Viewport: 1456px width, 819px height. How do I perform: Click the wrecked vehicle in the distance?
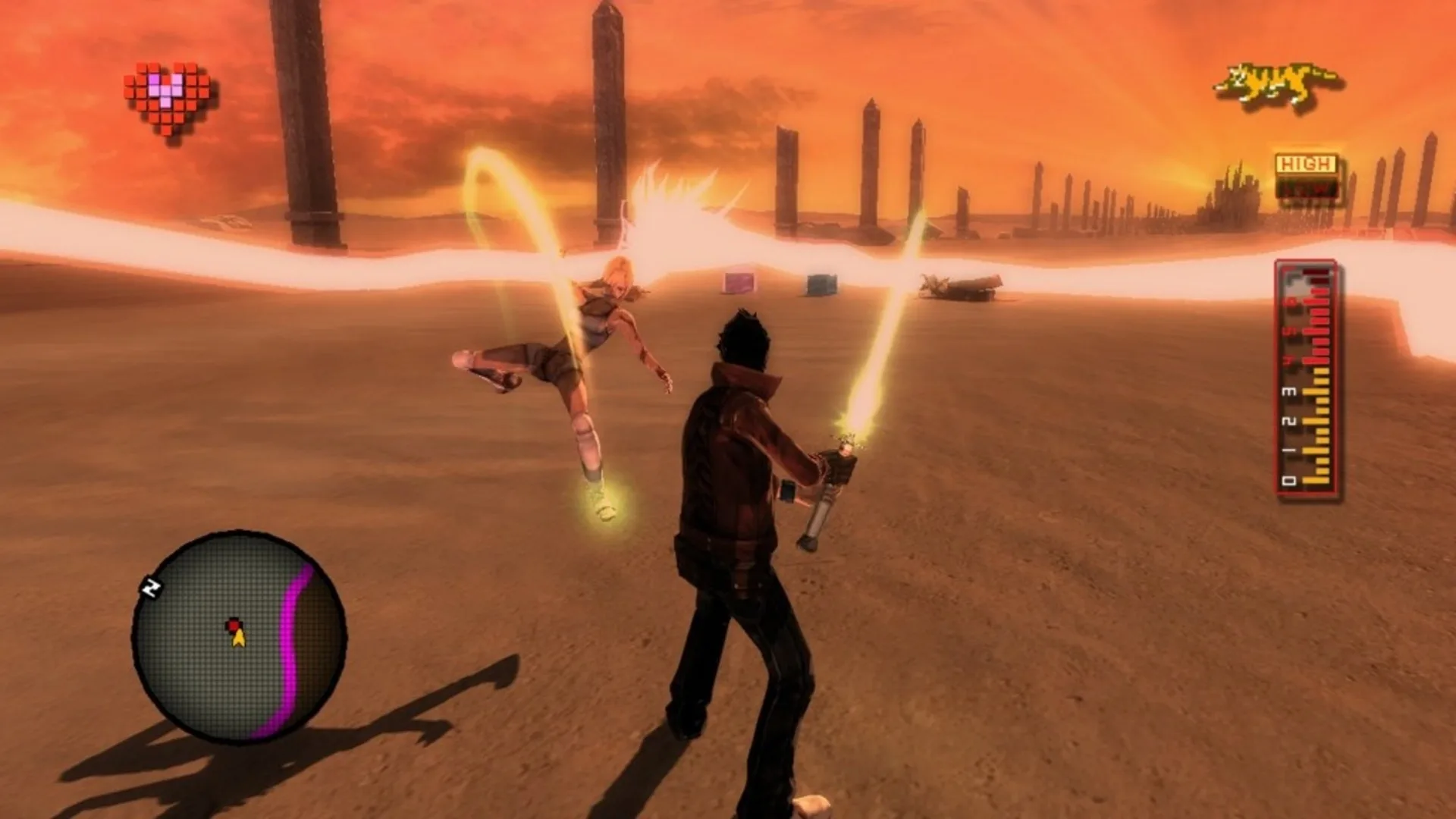tap(959, 287)
